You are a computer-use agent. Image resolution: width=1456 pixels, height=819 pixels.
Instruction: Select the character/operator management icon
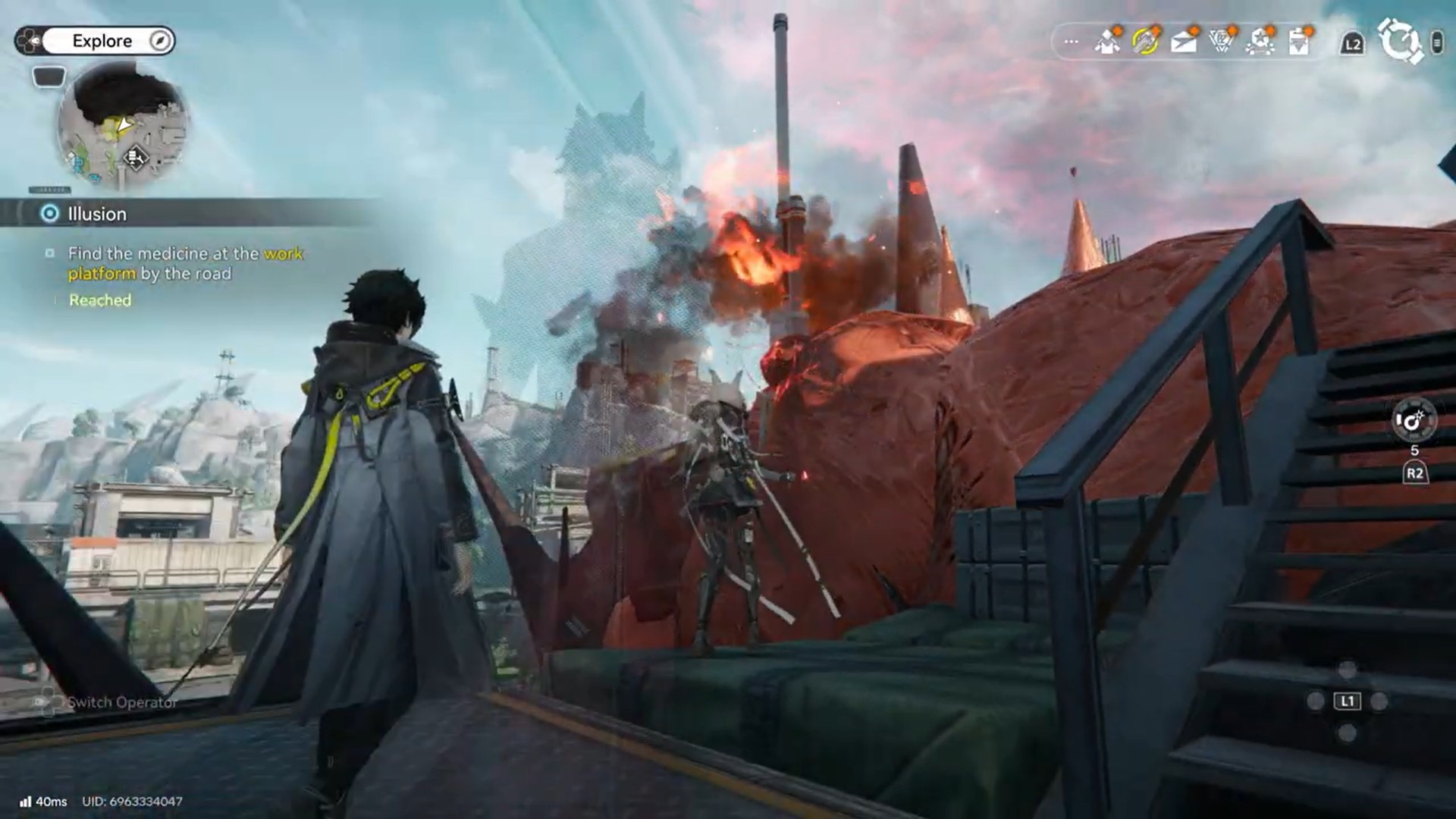click(x=1107, y=42)
